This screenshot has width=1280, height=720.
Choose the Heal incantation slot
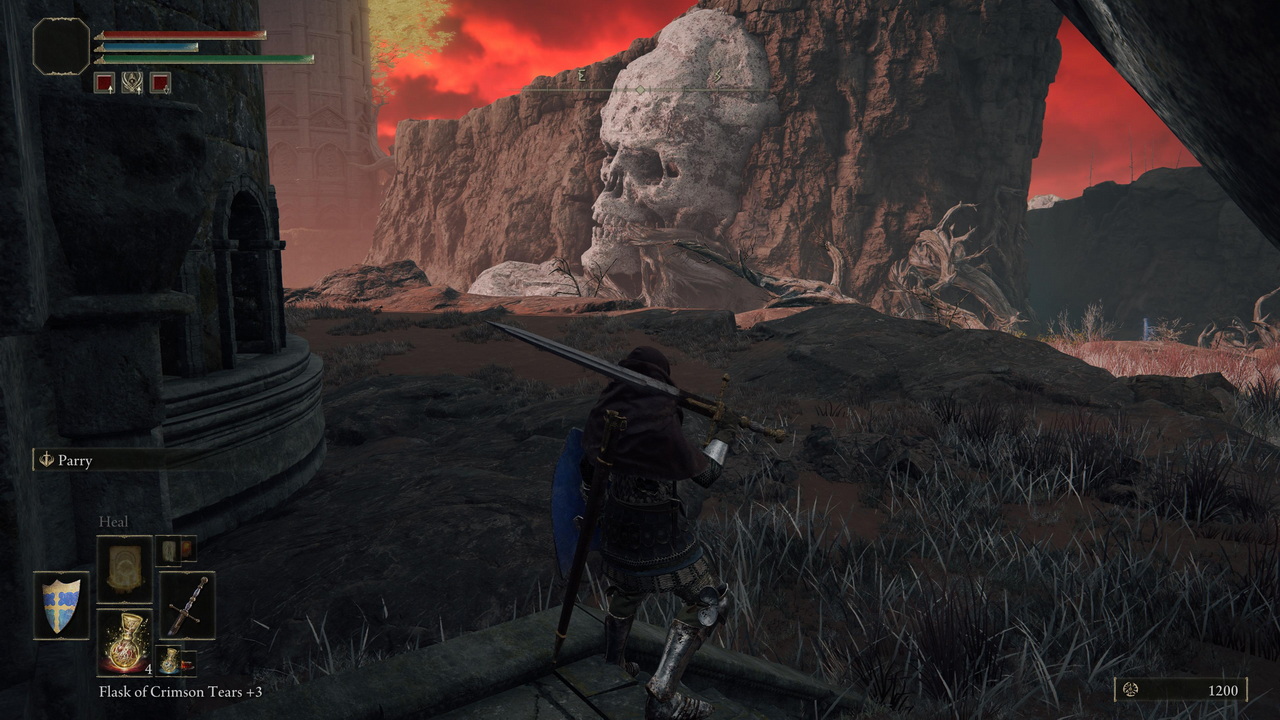(x=125, y=568)
